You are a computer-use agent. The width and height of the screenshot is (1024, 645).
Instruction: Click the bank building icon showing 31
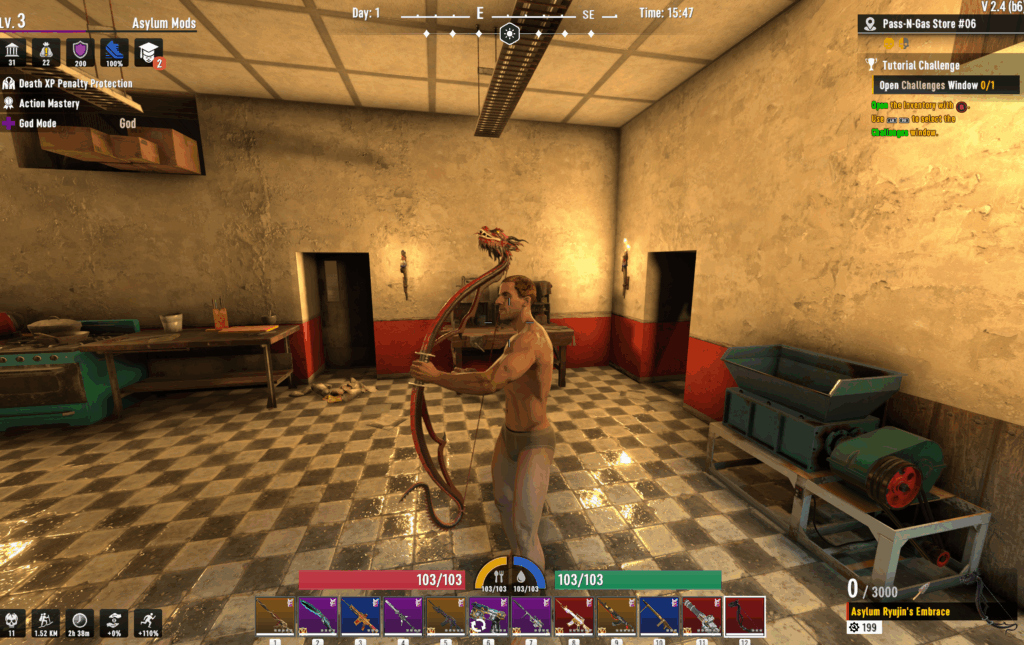click(13, 52)
